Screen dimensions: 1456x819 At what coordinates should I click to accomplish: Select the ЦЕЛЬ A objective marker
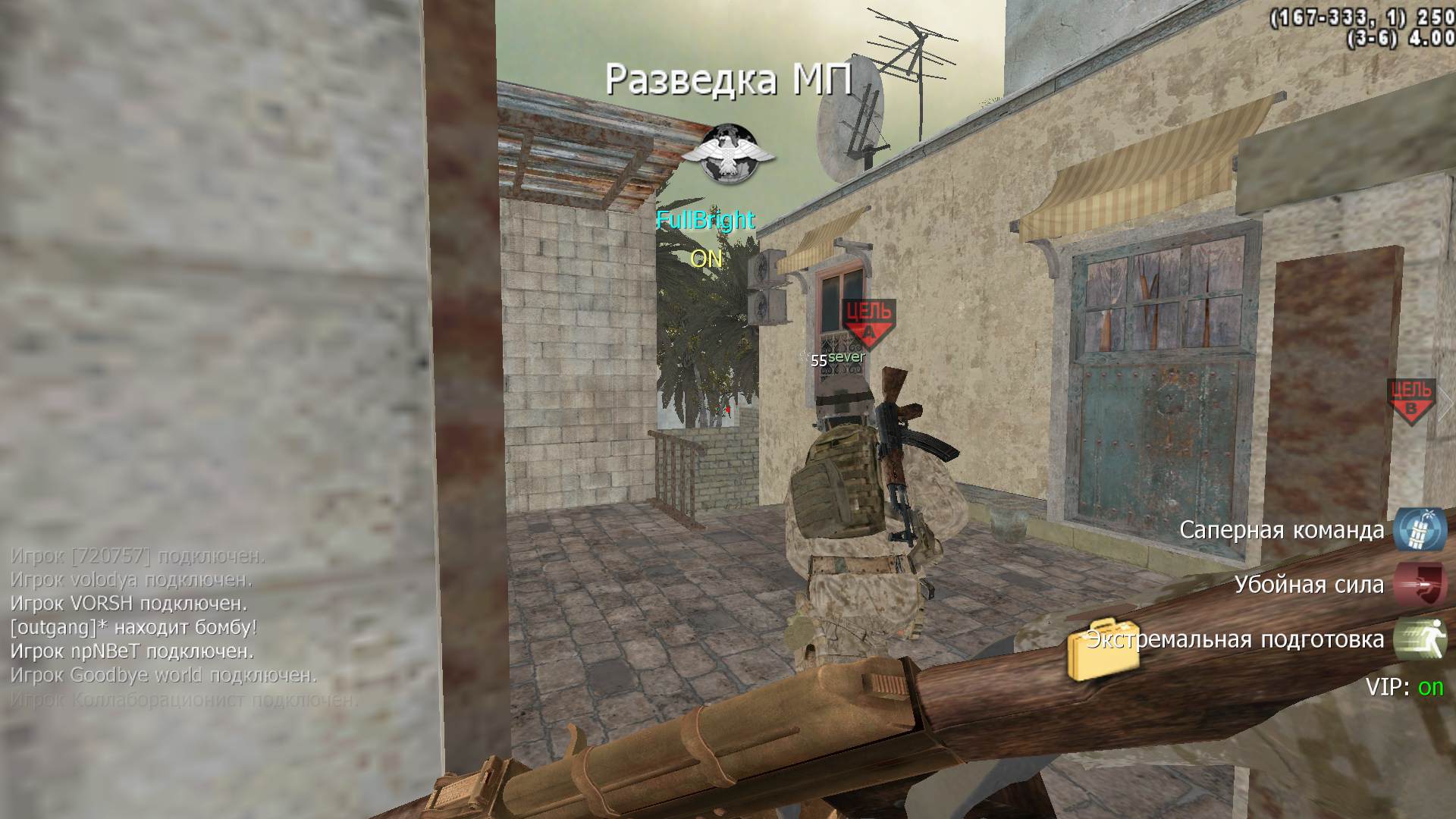coord(869,321)
